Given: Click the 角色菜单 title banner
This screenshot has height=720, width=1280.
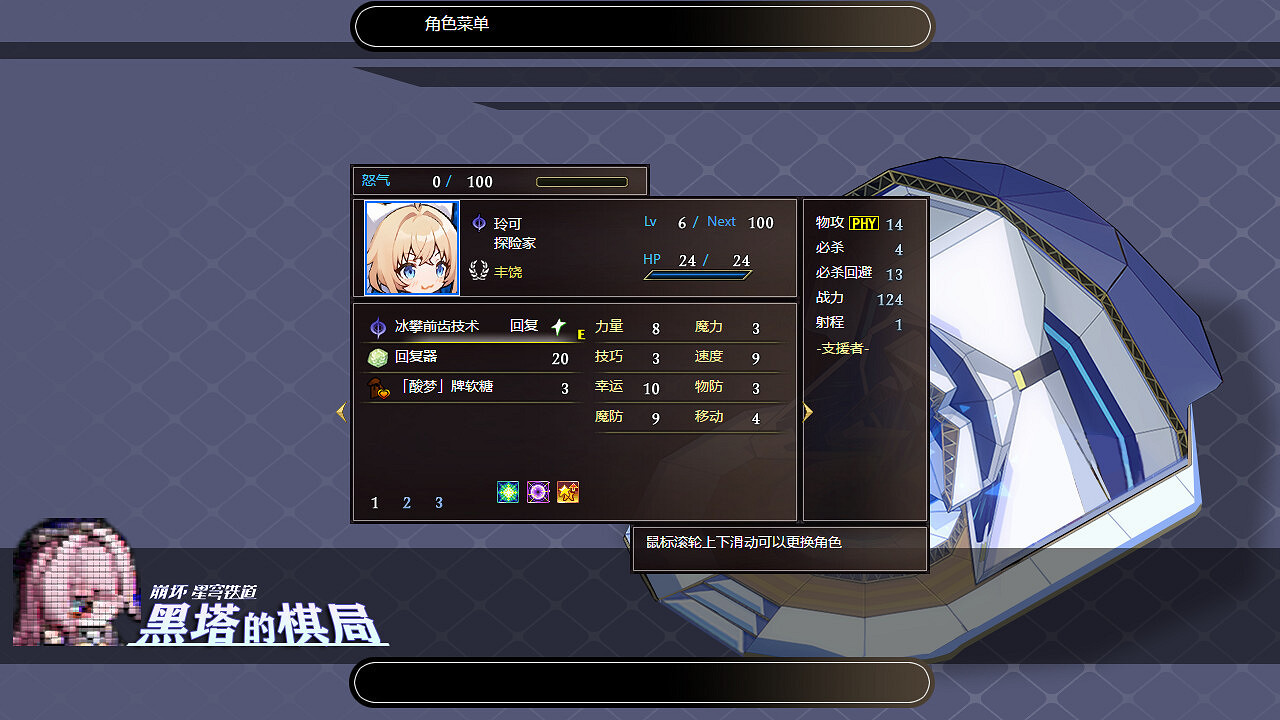Looking at the screenshot, I should click(x=641, y=27).
